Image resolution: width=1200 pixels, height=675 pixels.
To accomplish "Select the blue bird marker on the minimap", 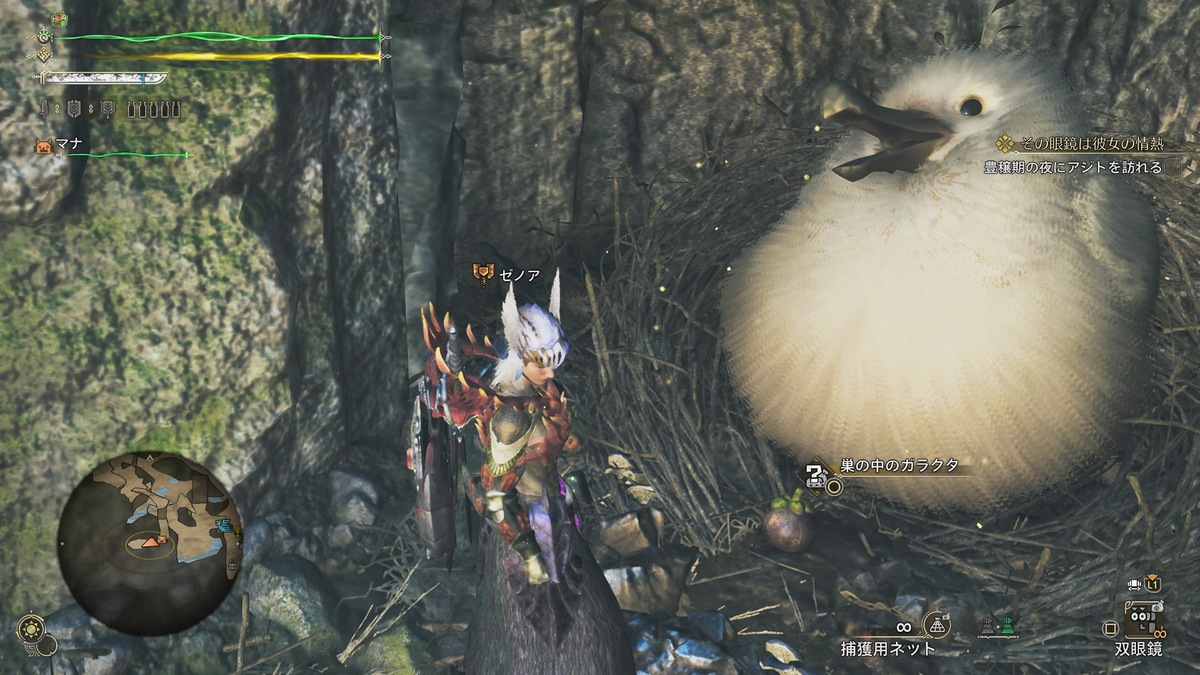I will pos(223,525).
